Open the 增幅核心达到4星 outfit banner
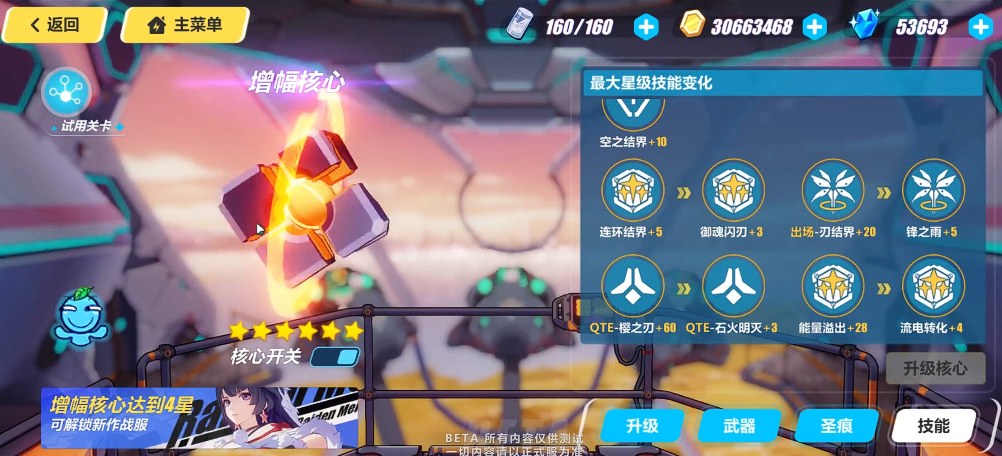Viewport: 1002px width, 456px height. click(x=199, y=417)
